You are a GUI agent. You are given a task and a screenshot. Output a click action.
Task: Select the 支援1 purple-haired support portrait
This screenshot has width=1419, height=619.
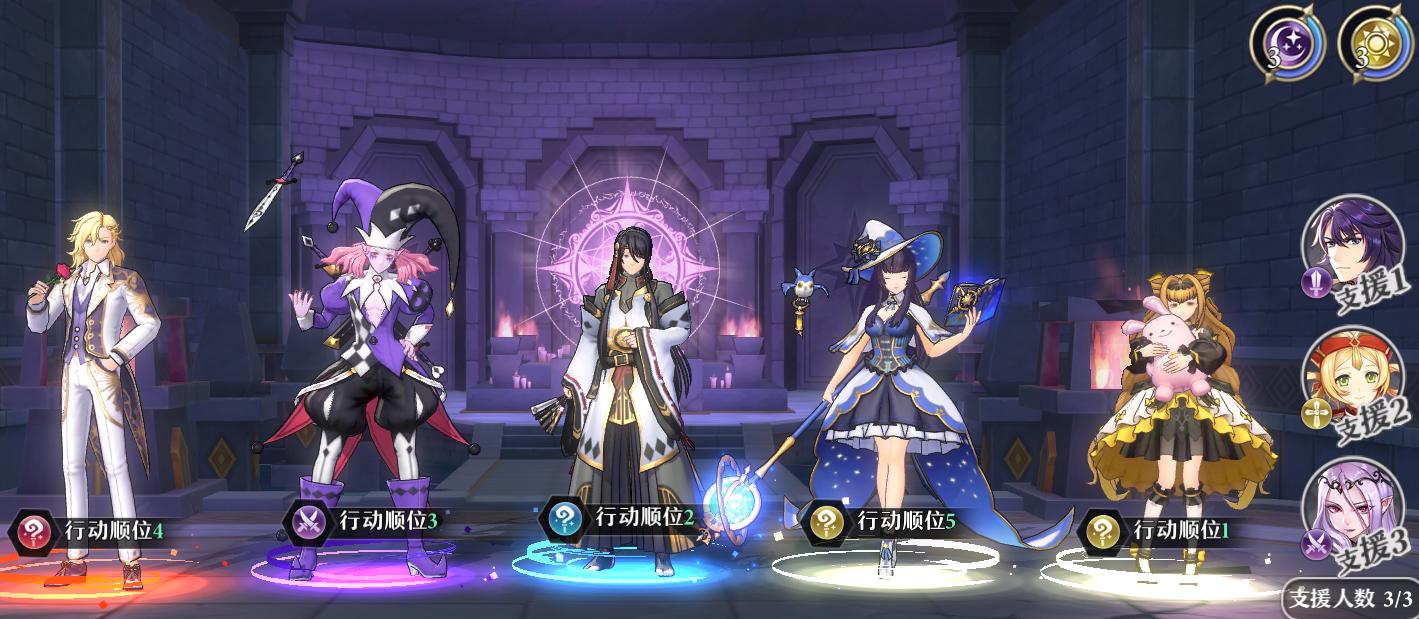[1353, 247]
